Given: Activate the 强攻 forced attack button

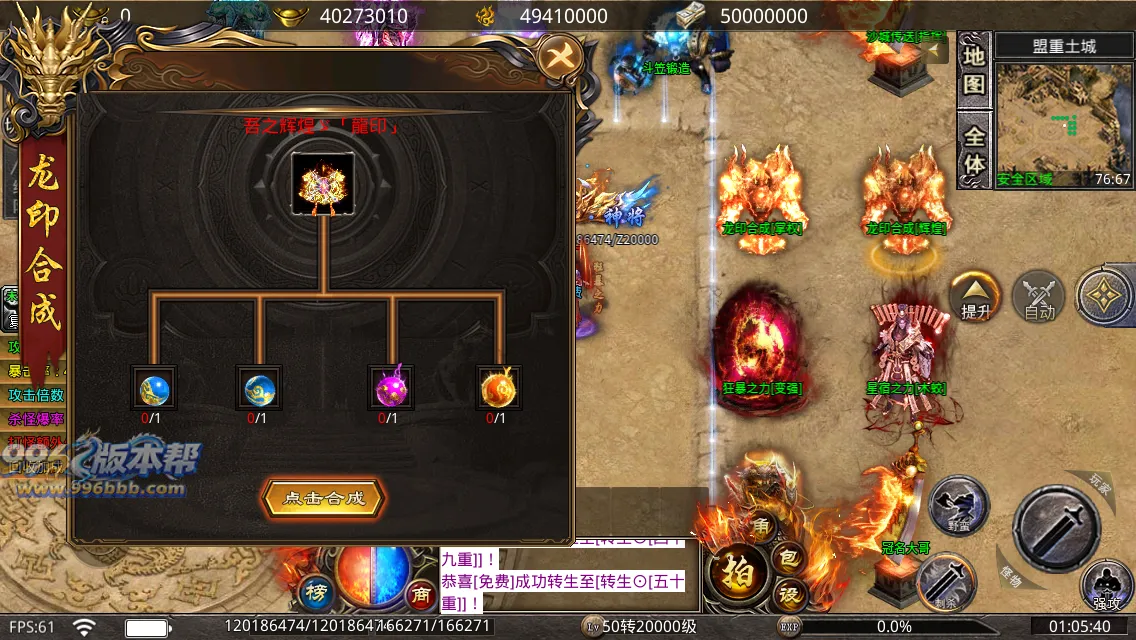Looking at the screenshot, I should tap(1106, 586).
